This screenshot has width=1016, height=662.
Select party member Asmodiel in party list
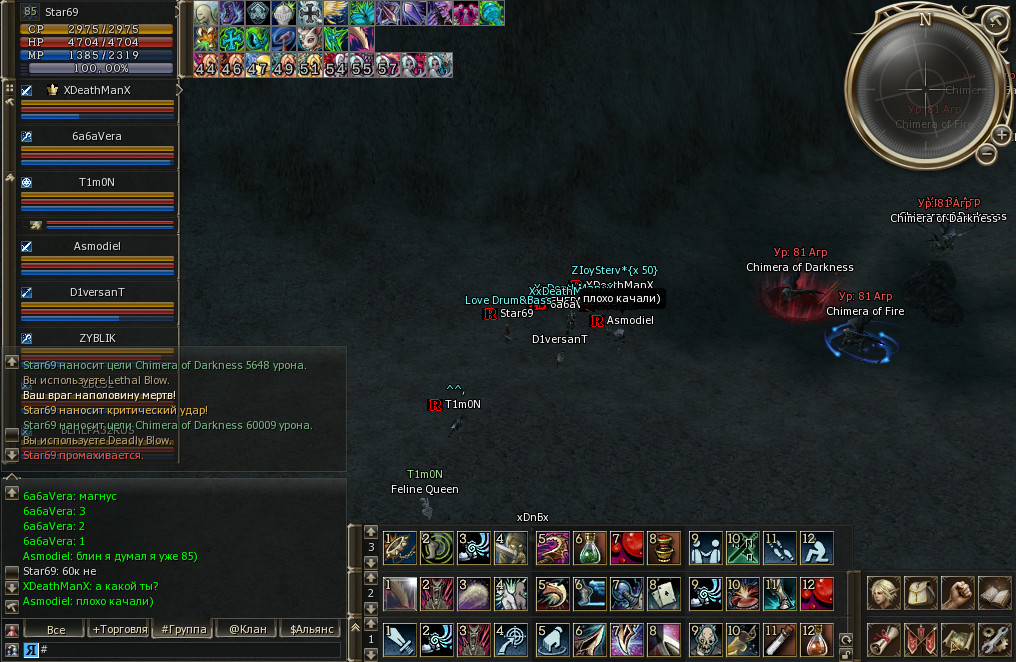tap(97, 246)
